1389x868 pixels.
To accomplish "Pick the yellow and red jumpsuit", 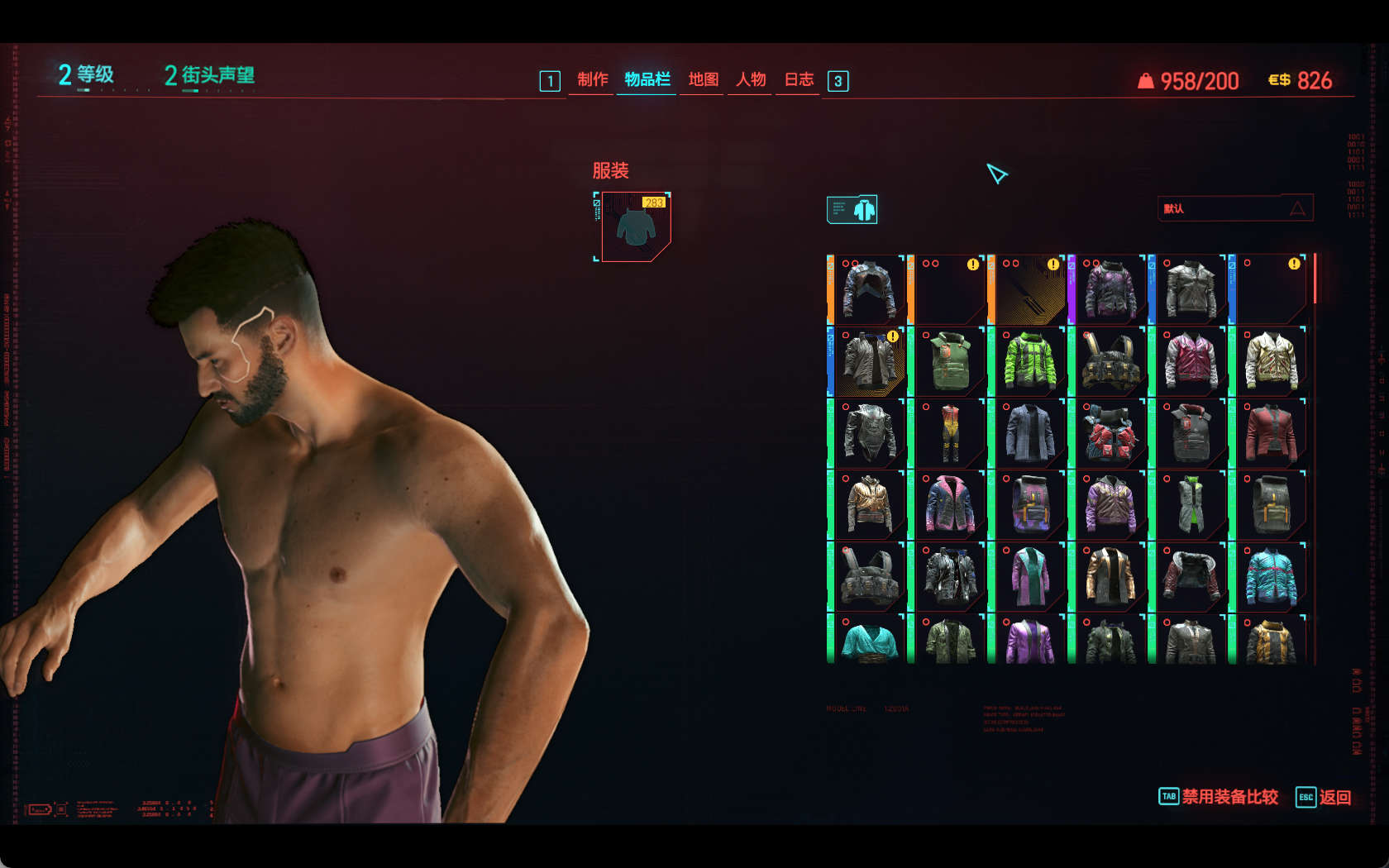I will 949,434.
